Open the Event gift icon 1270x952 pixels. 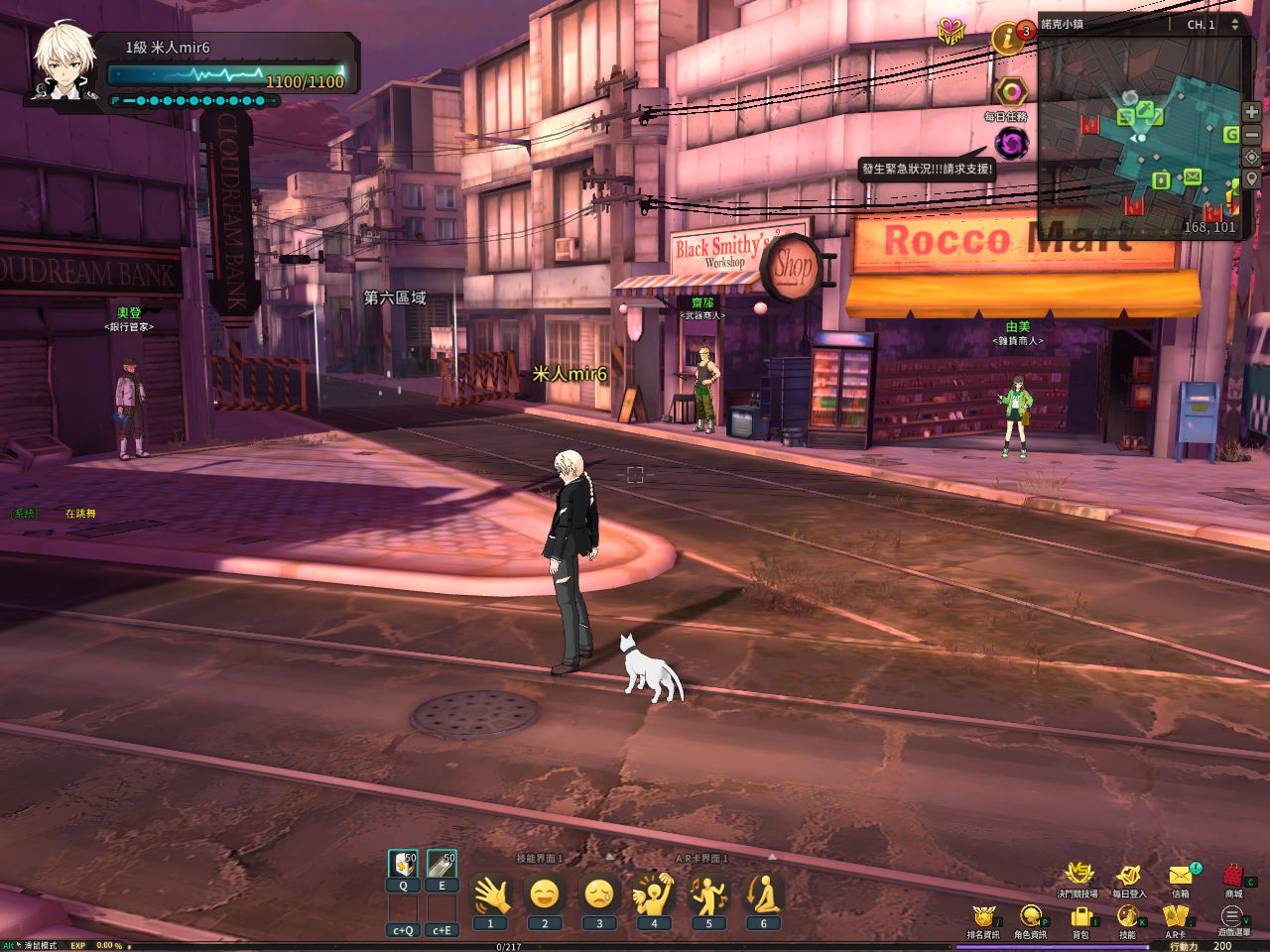point(952,32)
